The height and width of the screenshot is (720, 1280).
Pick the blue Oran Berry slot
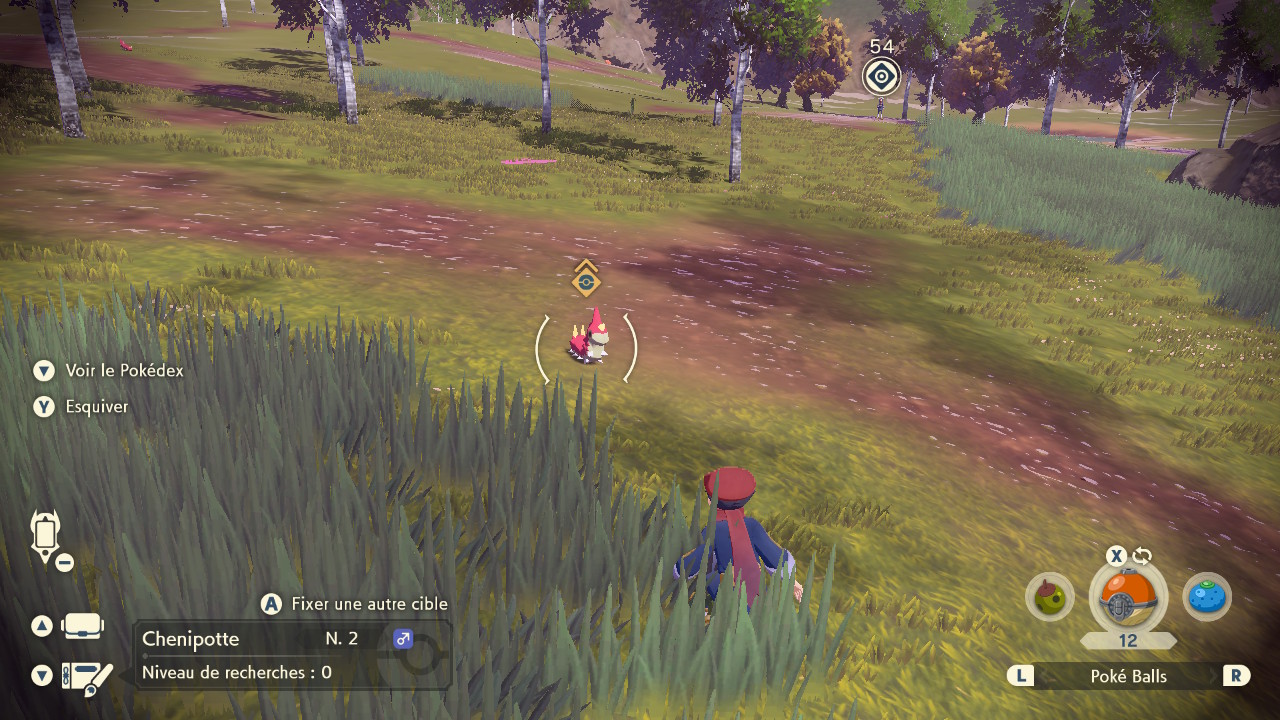1207,597
